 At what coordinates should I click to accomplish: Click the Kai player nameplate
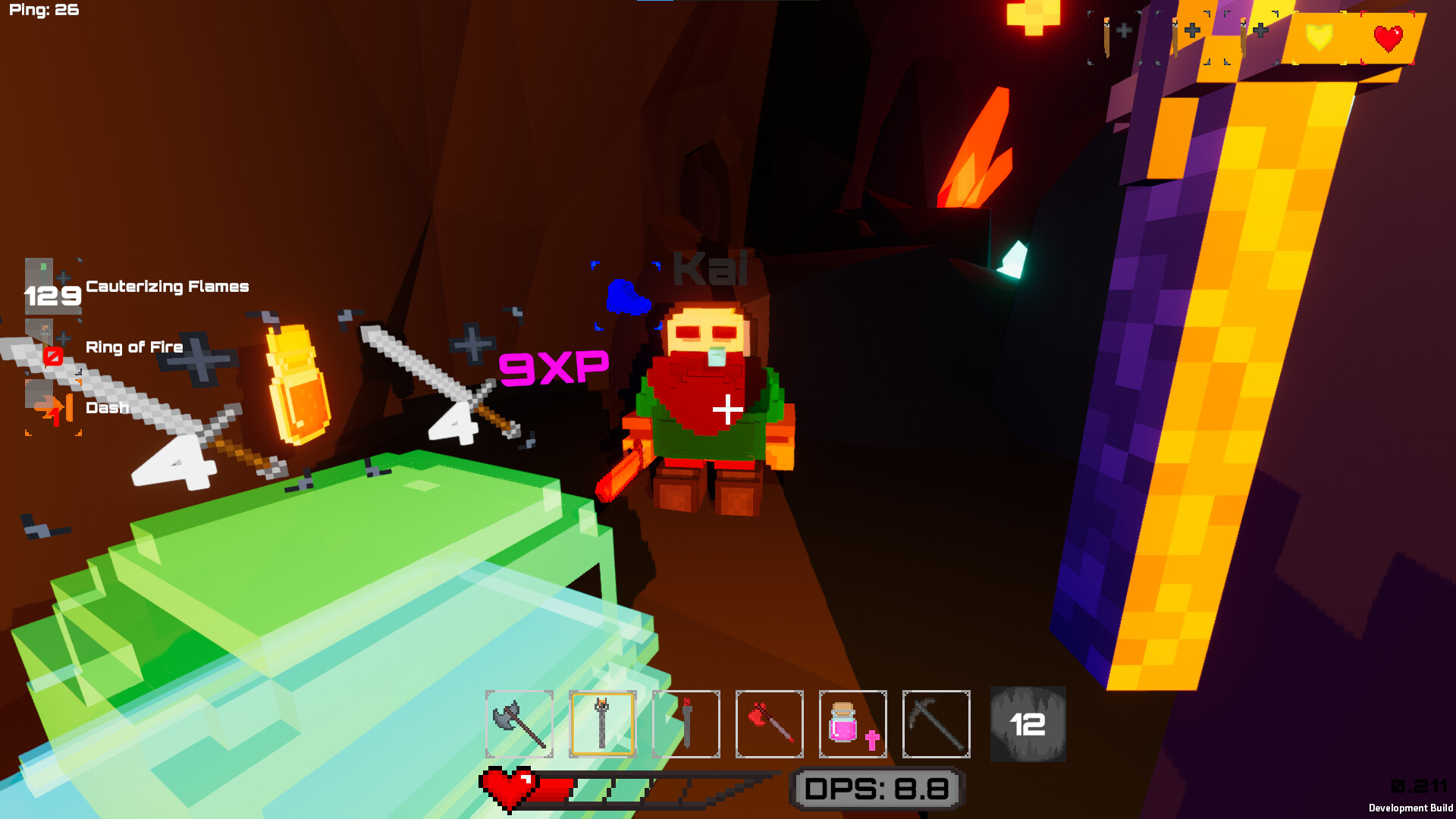pyautogui.click(x=709, y=269)
